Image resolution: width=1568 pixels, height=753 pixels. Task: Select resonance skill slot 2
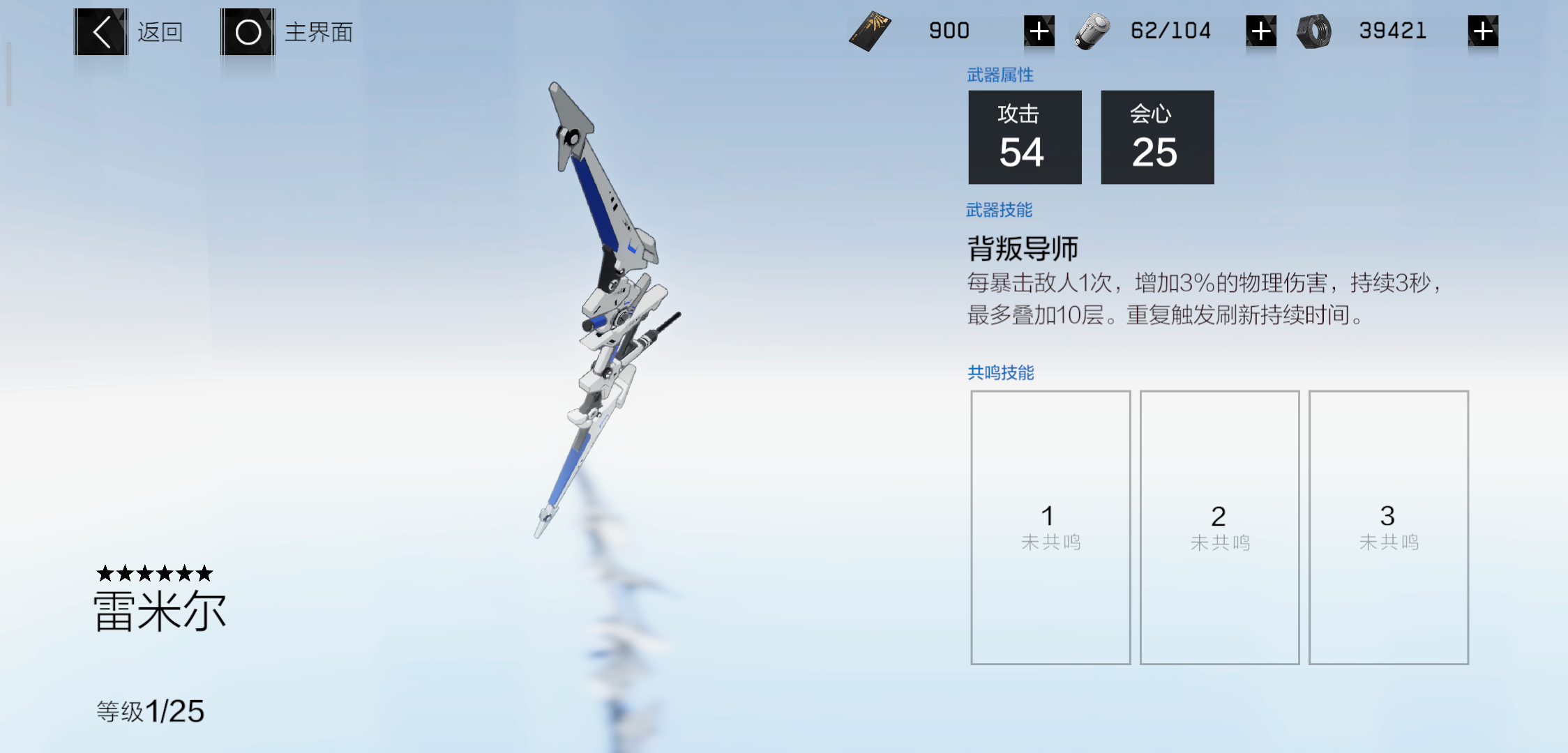[1219, 527]
